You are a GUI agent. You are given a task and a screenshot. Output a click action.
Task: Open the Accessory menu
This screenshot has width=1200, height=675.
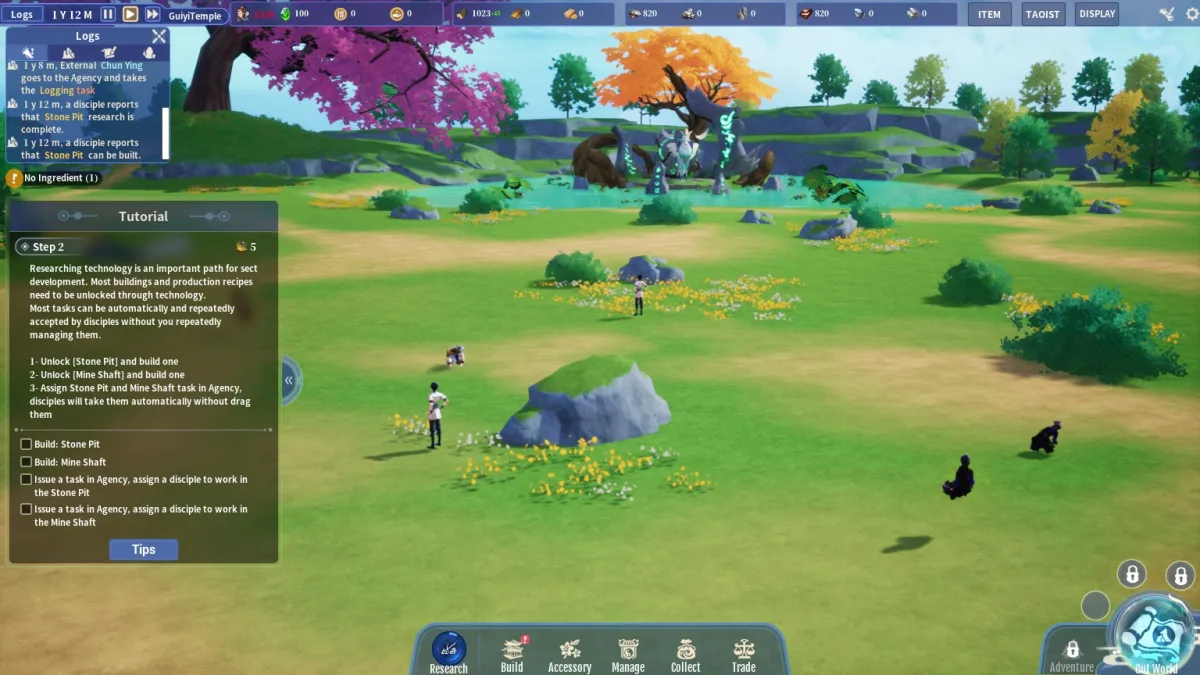(x=570, y=654)
